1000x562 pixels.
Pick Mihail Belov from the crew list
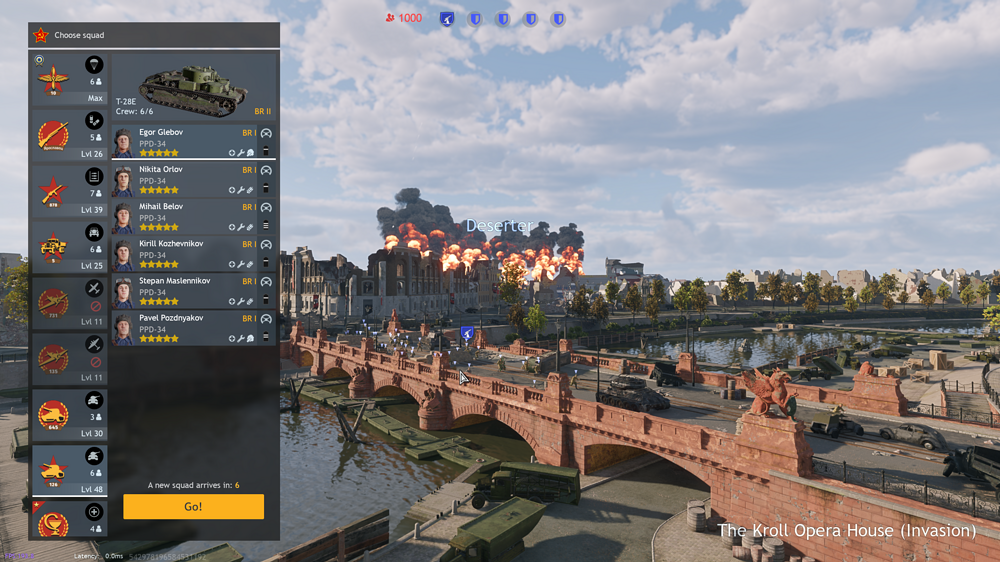185,217
